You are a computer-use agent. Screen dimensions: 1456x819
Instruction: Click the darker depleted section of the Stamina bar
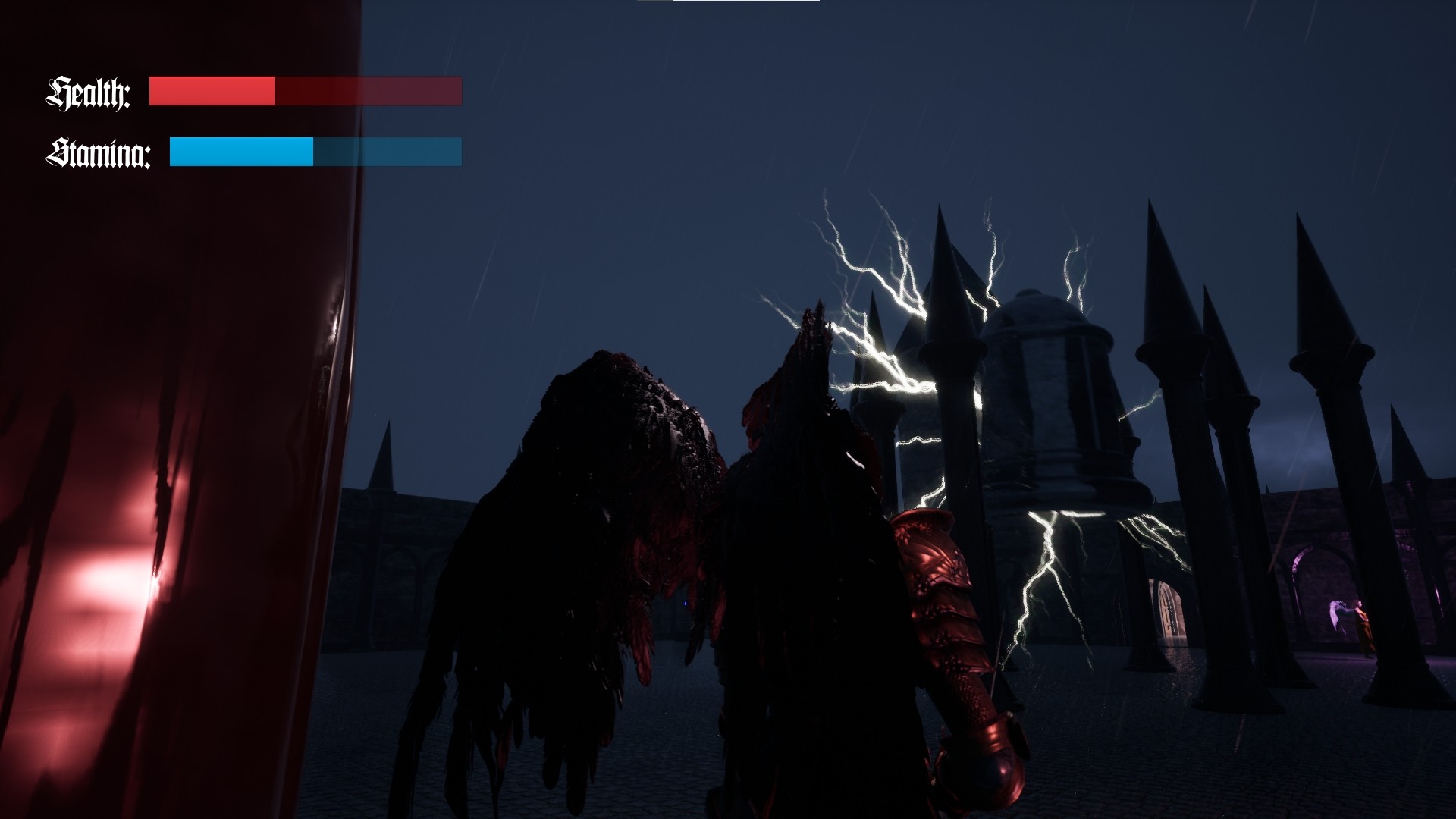[x=387, y=152]
